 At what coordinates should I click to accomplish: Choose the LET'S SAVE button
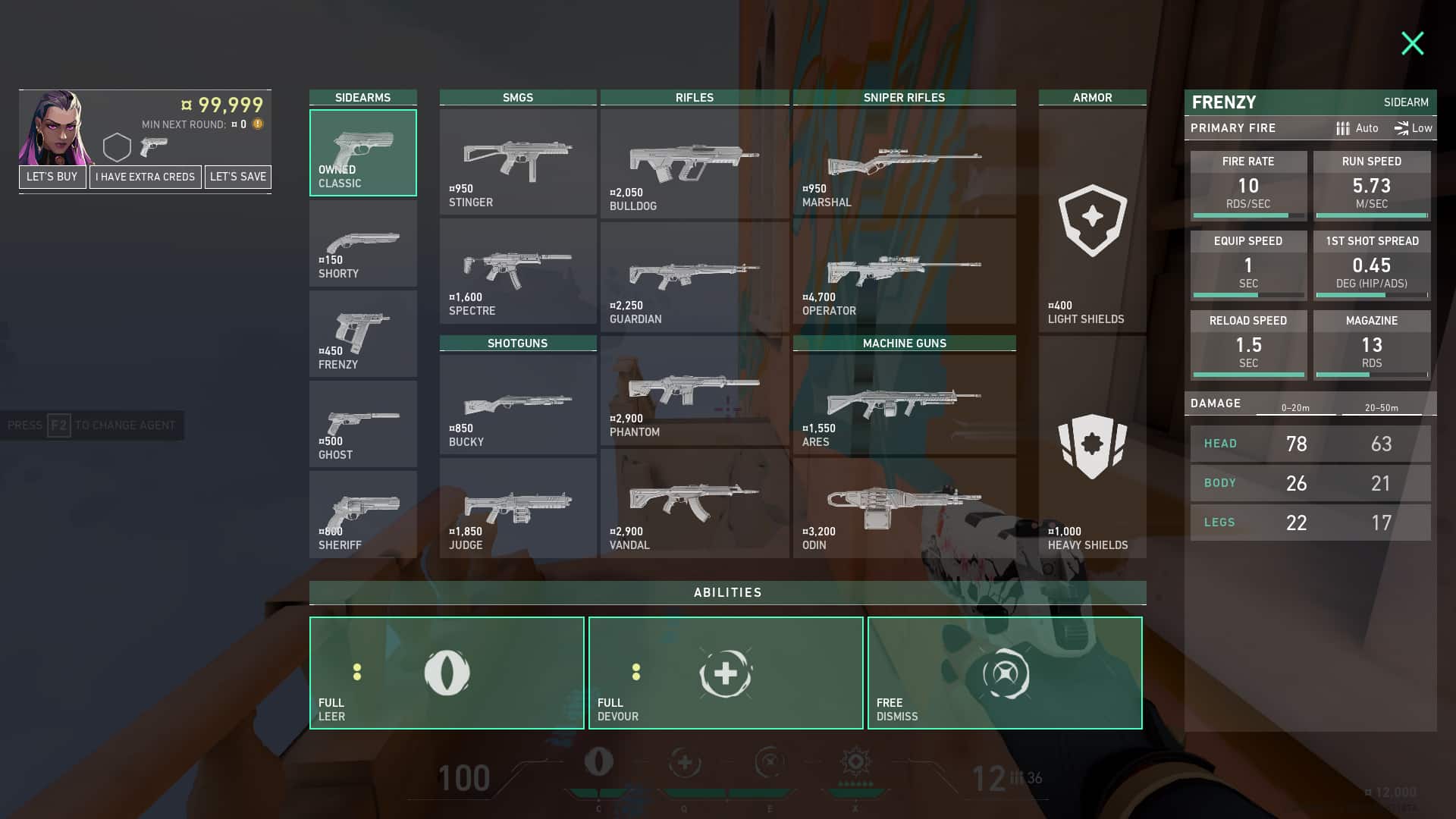(238, 177)
